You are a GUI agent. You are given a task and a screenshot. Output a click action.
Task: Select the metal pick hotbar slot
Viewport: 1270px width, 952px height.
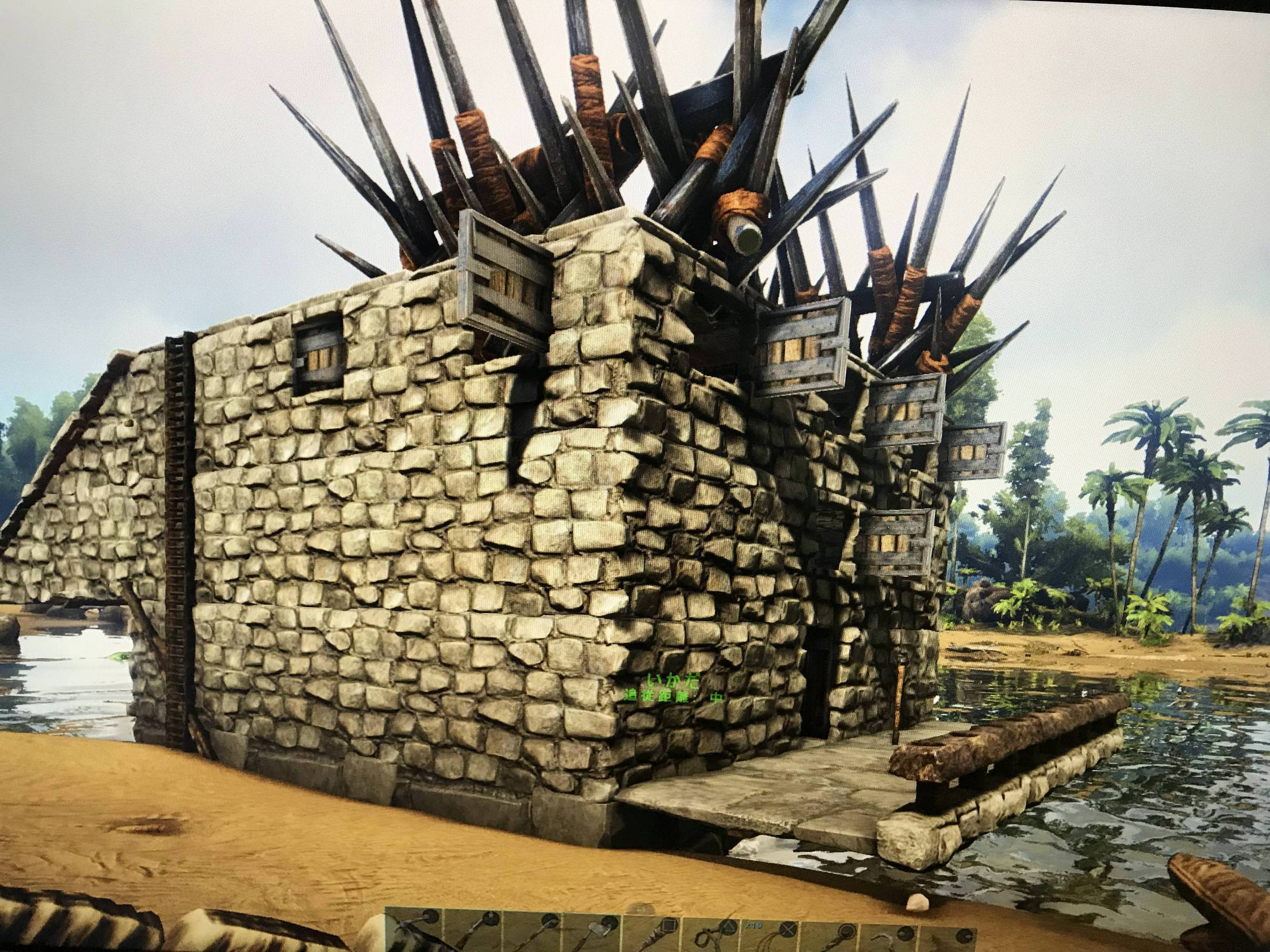(x=474, y=933)
